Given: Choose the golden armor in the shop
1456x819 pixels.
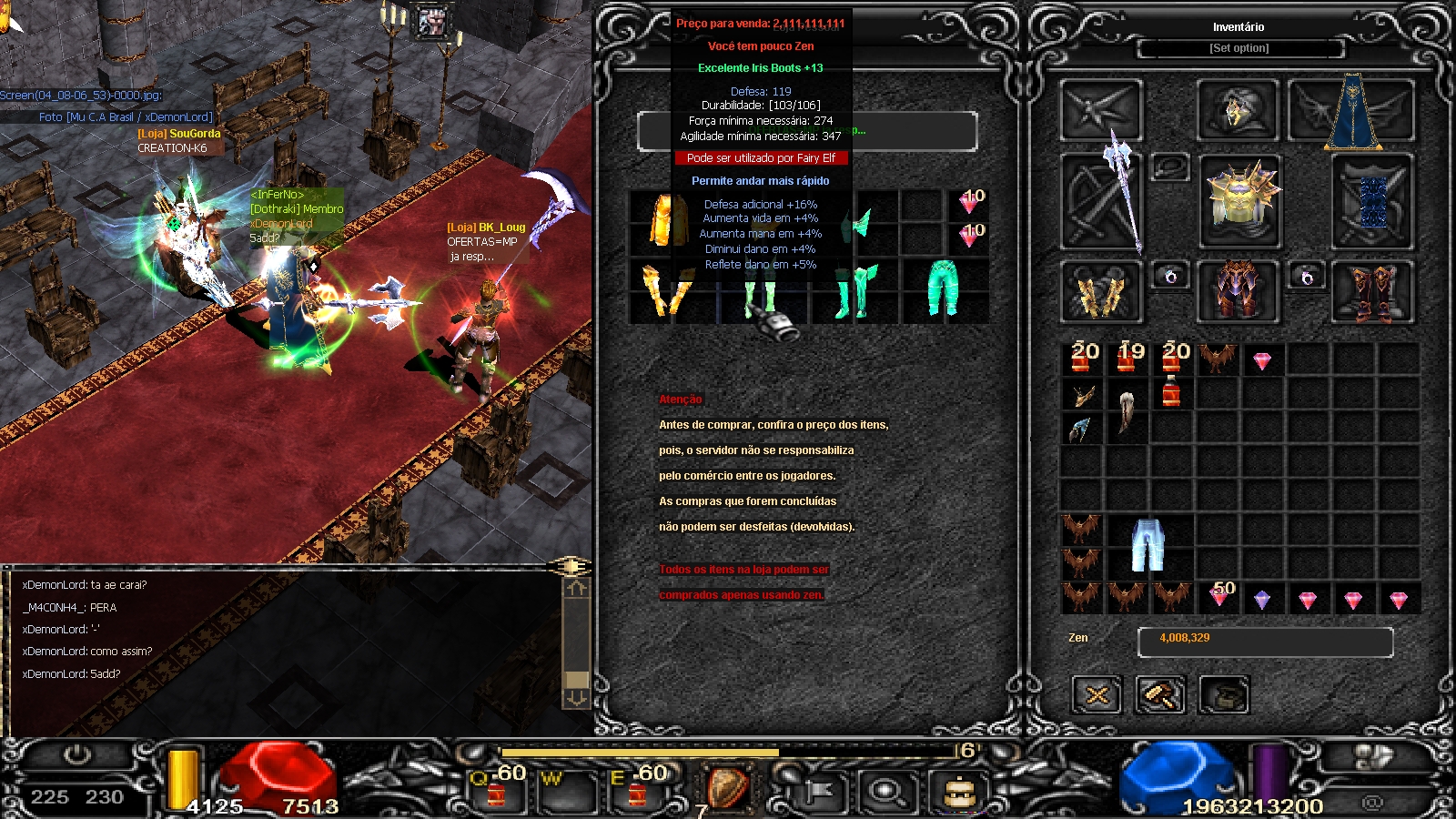Looking at the screenshot, I should tap(666, 220).
